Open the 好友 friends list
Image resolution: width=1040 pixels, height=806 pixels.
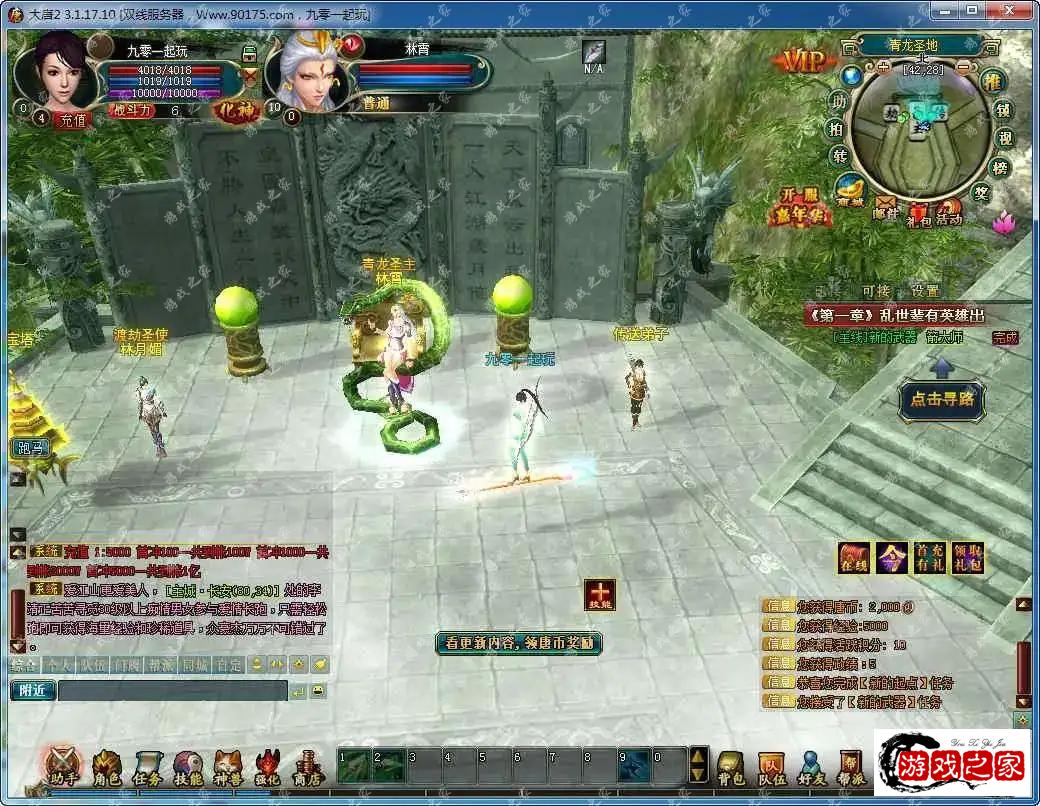(811, 766)
